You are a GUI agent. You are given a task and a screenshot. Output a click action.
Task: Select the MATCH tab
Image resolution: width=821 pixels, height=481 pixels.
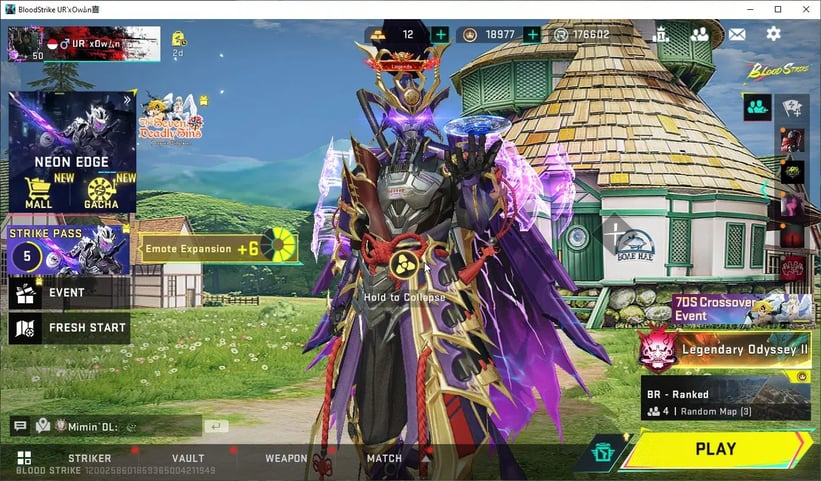pyautogui.click(x=384, y=459)
